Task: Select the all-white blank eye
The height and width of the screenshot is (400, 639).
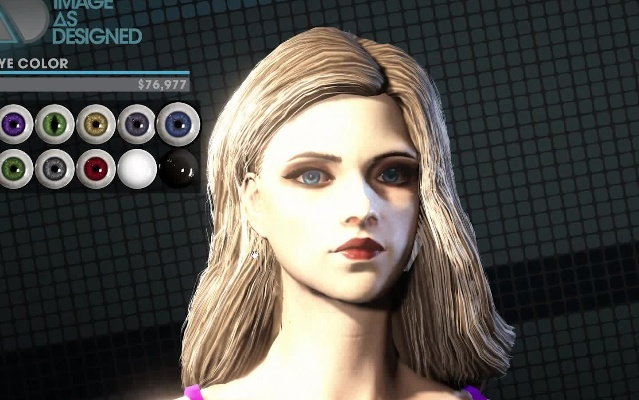Action: [137, 169]
